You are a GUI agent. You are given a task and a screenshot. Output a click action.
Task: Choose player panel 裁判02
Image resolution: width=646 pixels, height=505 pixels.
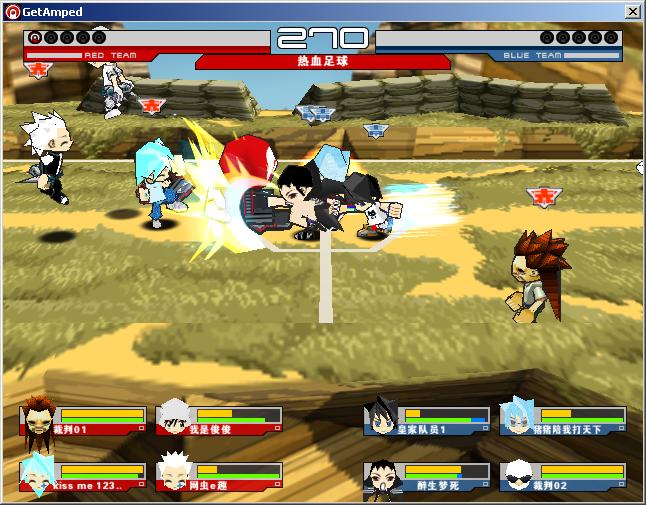(x=563, y=475)
